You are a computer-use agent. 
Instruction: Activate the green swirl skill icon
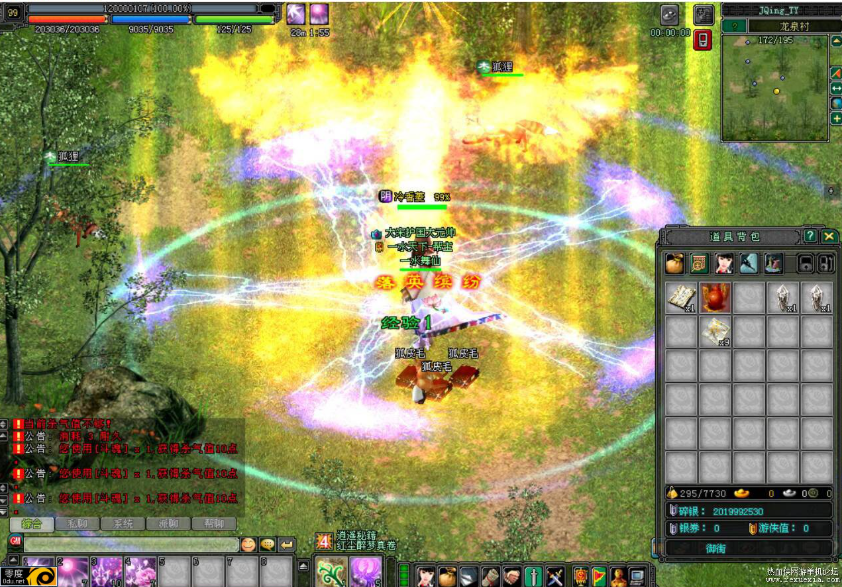330,571
